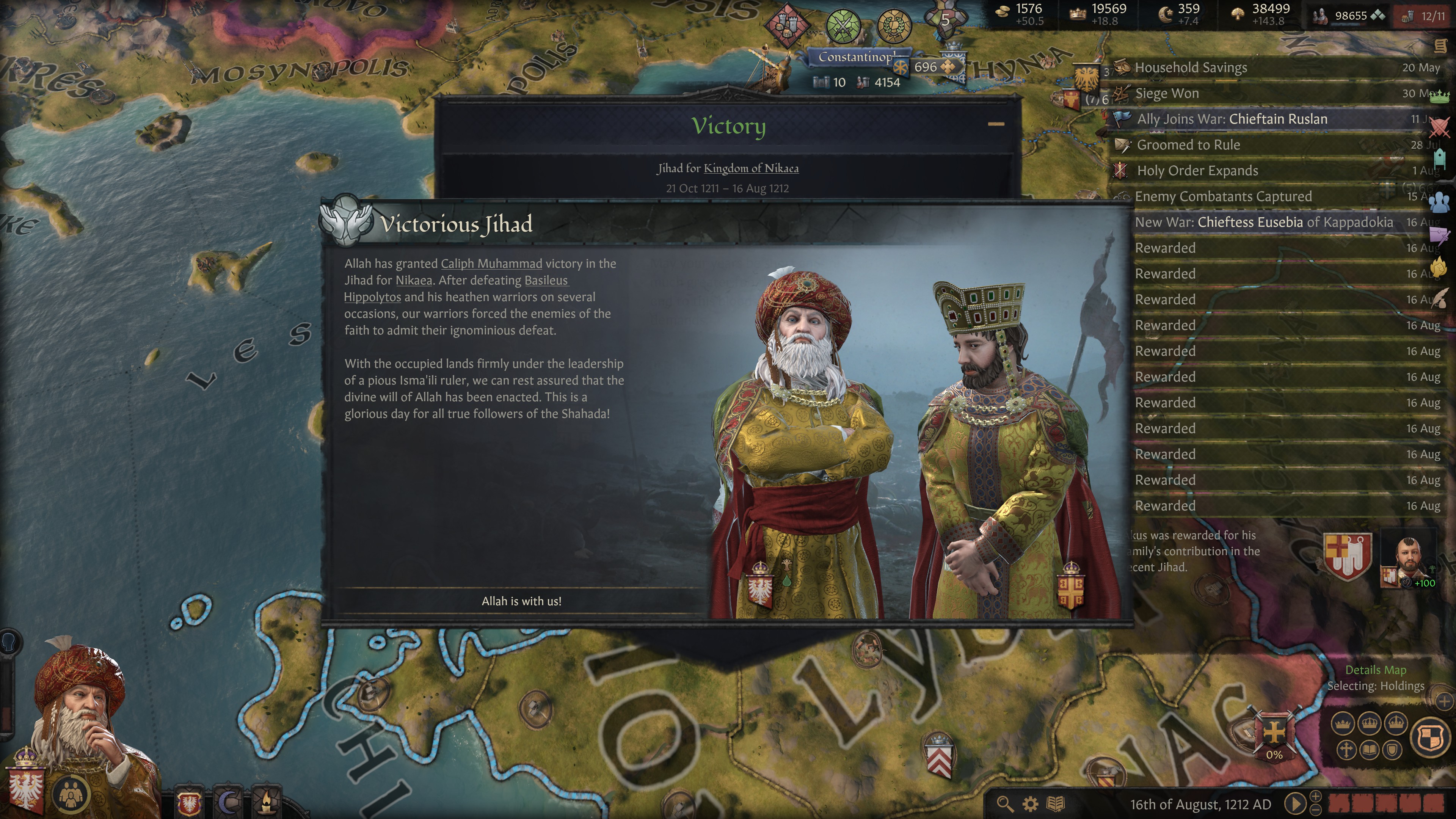Open the crossed swords military button

click(x=843, y=25)
